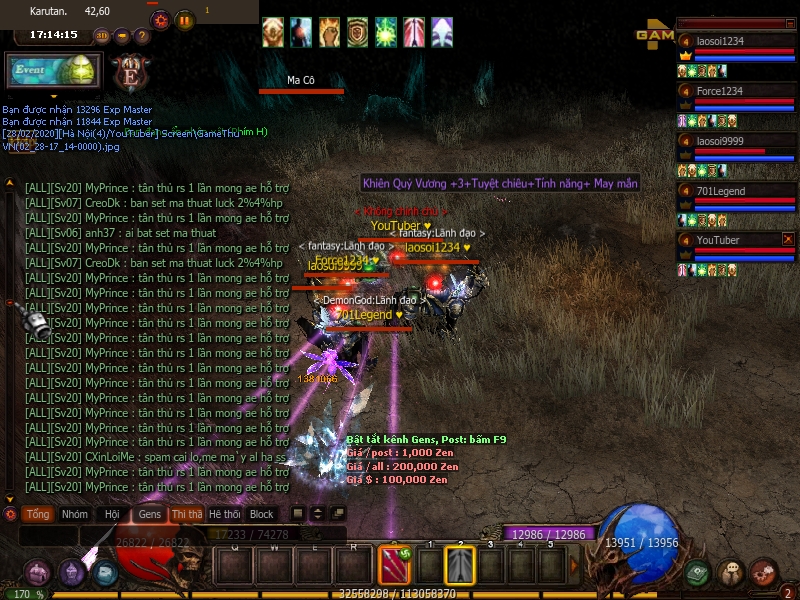Open the gear settings icon at bottom right
This screenshot has height=600, width=800.
coord(763,573)
